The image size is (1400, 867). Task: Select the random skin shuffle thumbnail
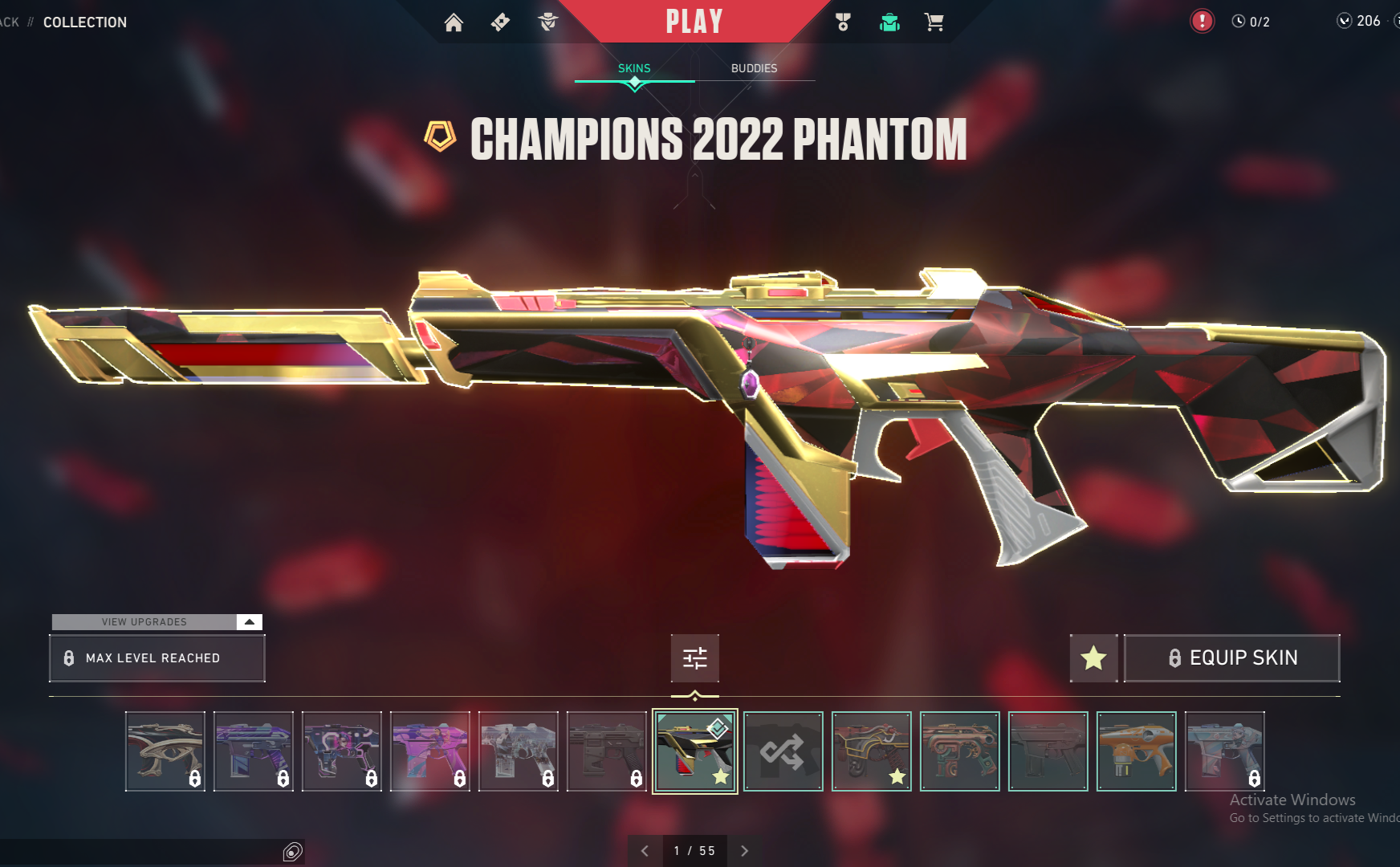(783, 751)
